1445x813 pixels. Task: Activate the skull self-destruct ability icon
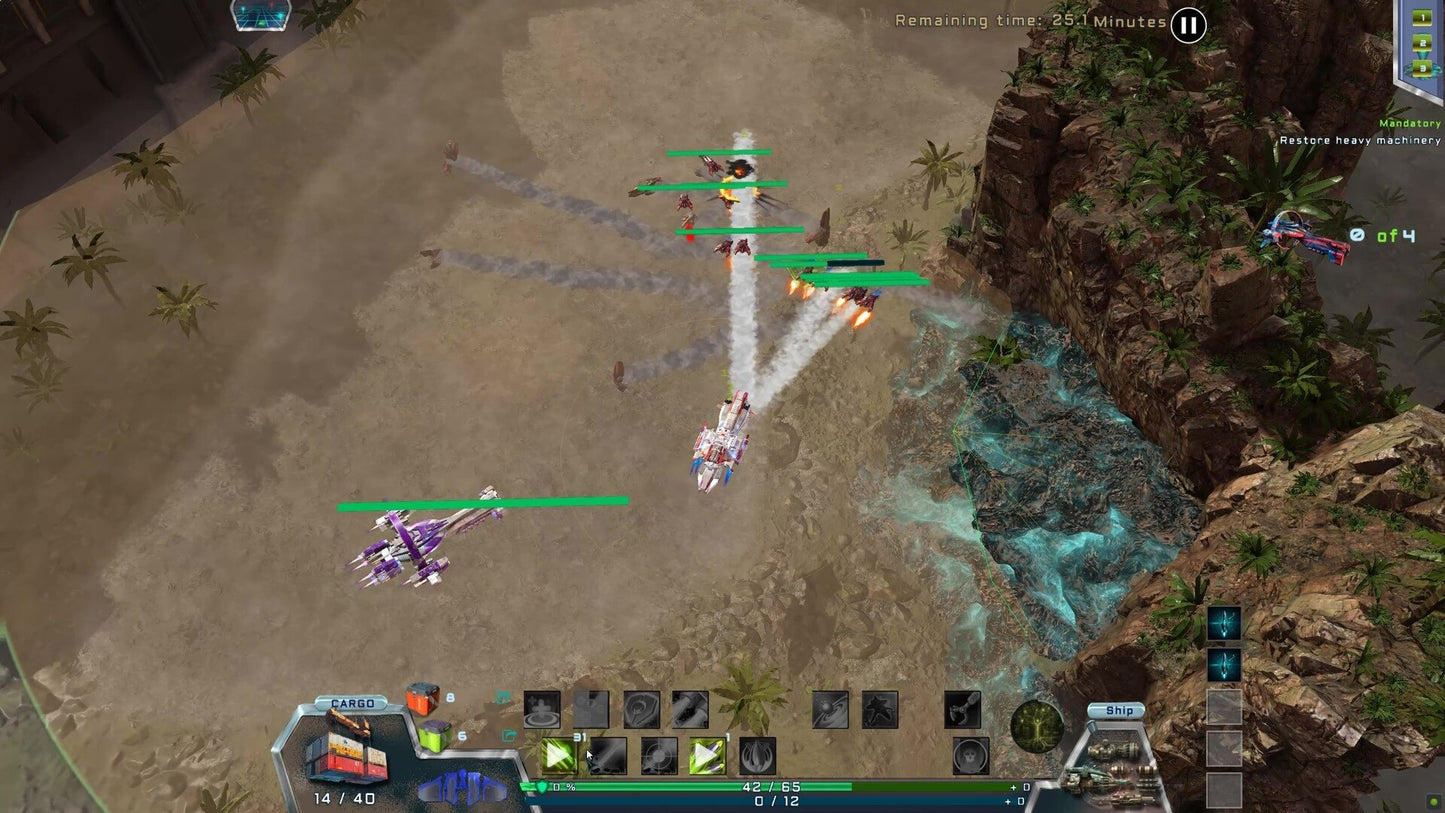[x=967, y=756]
